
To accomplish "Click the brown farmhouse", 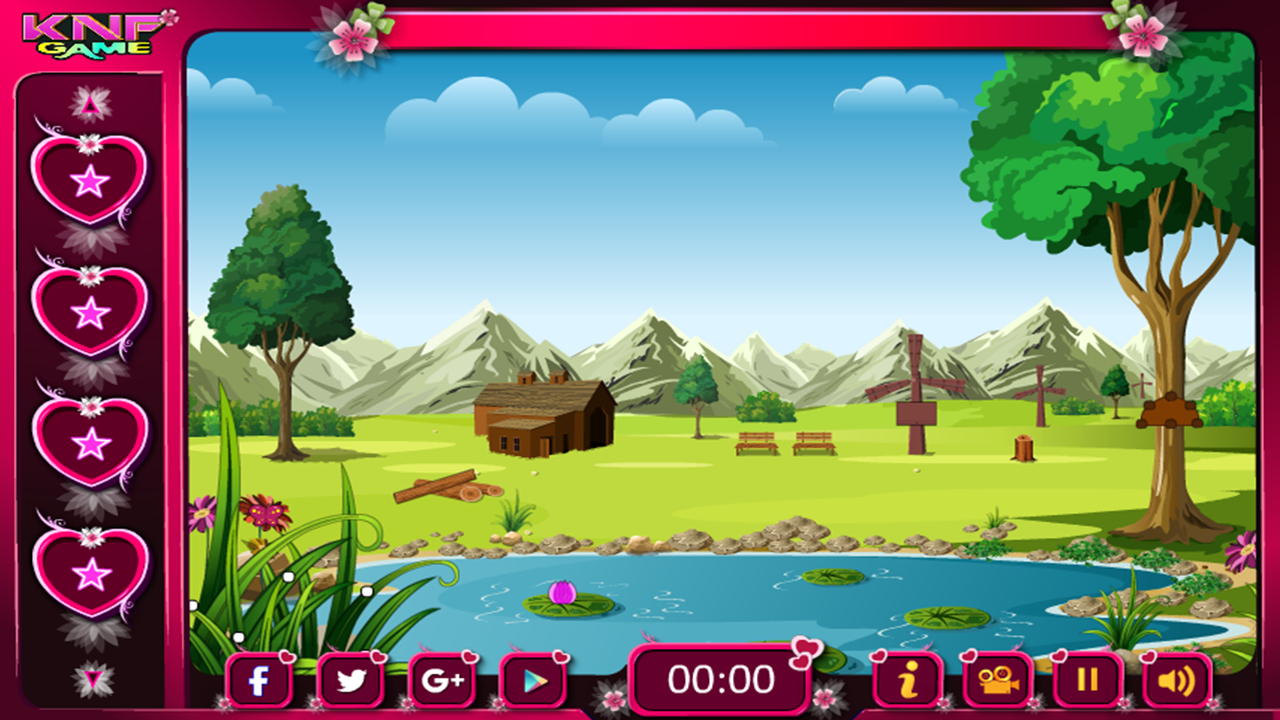I will pyautogui.click(x=545, y=420).
